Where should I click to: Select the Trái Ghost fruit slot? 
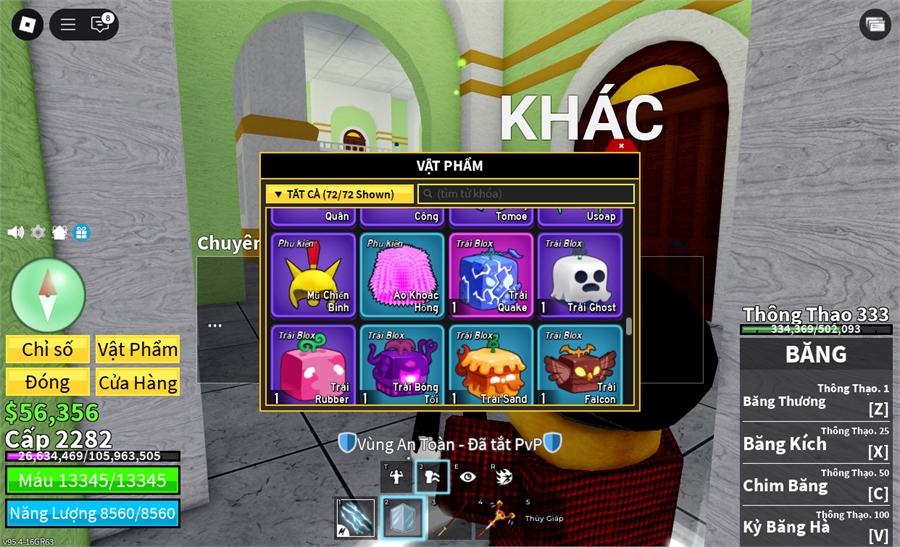click(580, 275)
